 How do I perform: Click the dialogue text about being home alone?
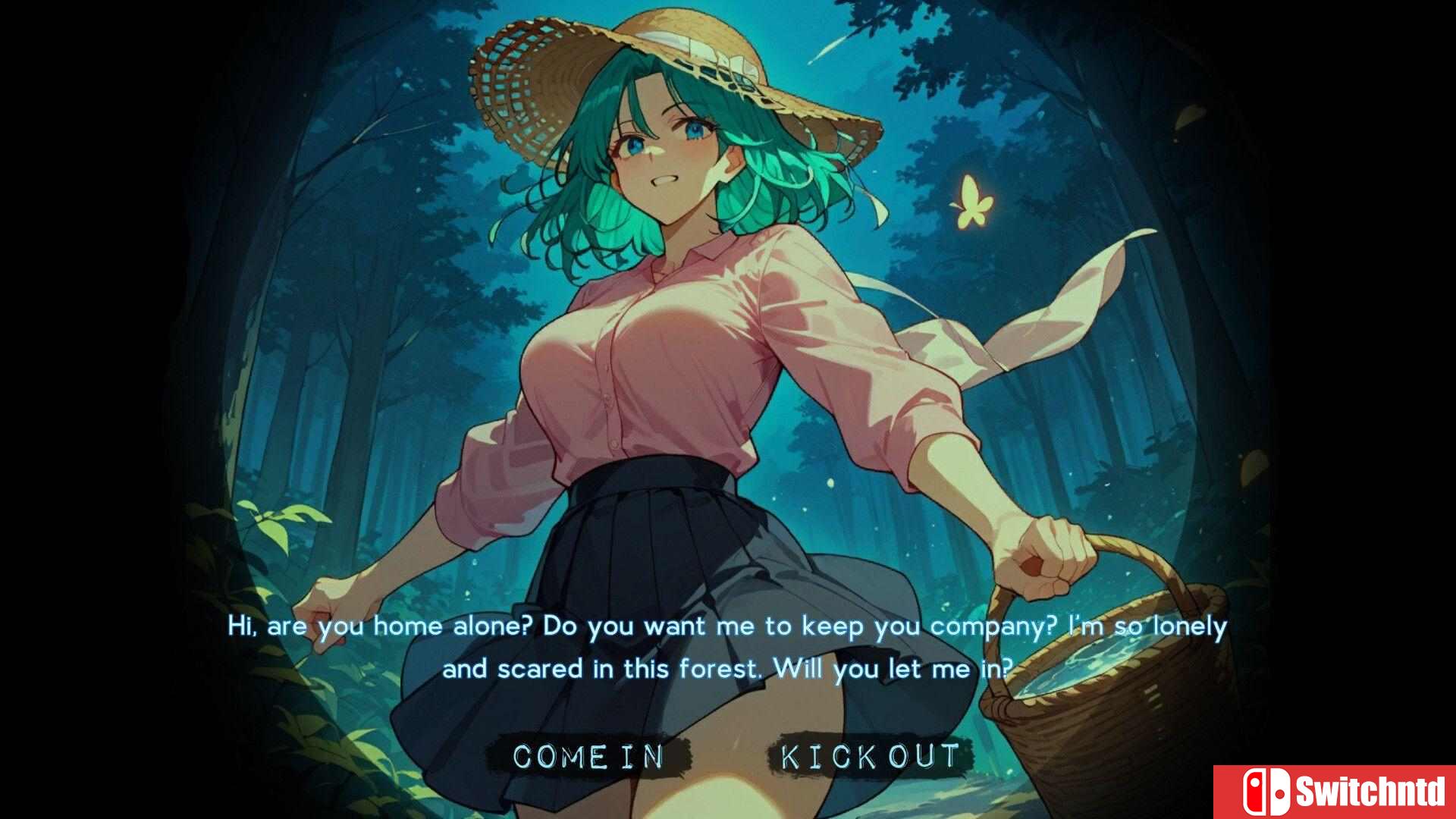click(x=728, y=626)
